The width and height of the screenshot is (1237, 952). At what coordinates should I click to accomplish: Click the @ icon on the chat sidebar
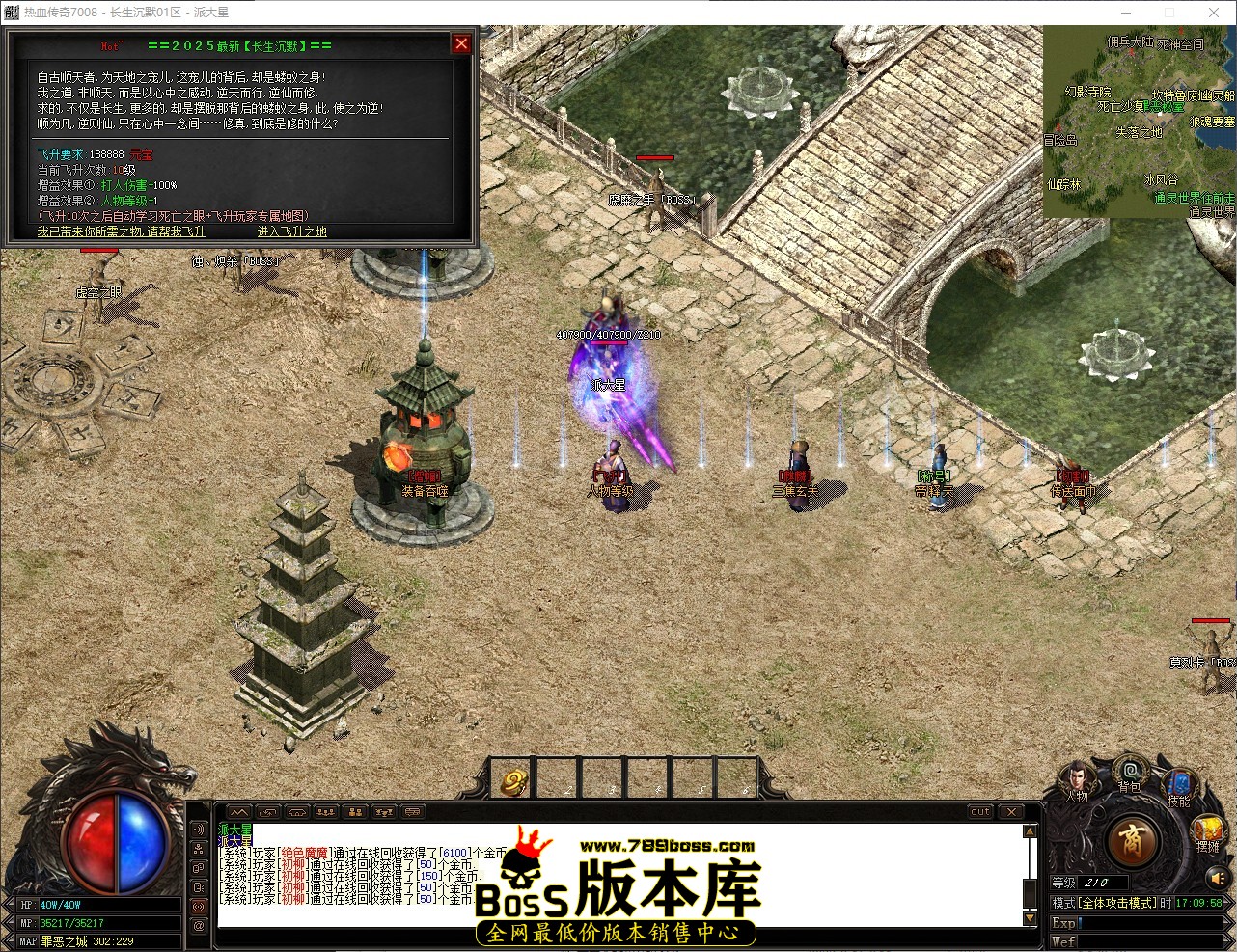pyautogui.click(x=199, y=924)
